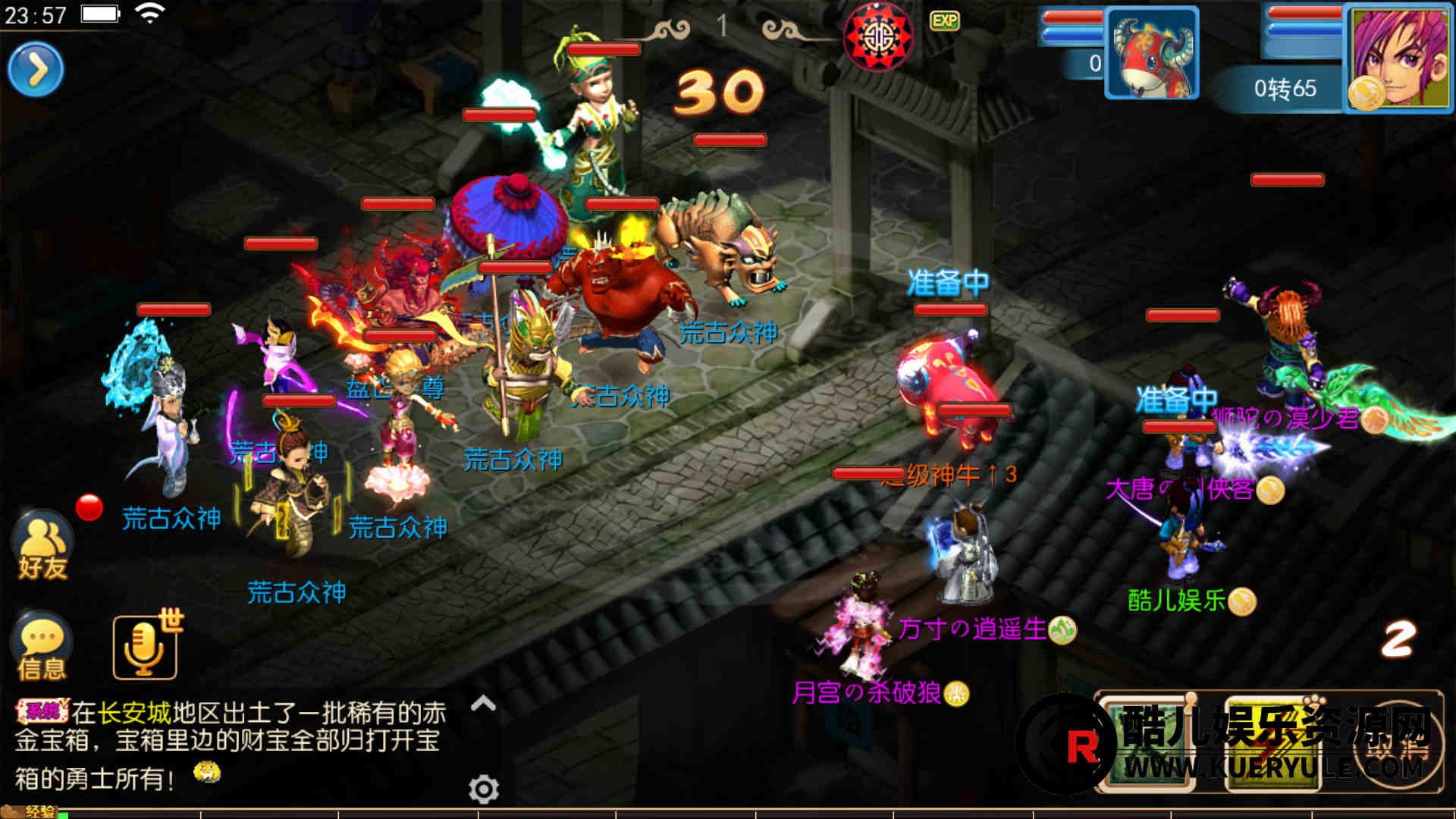Screen dimensions: 1456x819
Task: Select the red ox pet portrait
Action: 1151,53
